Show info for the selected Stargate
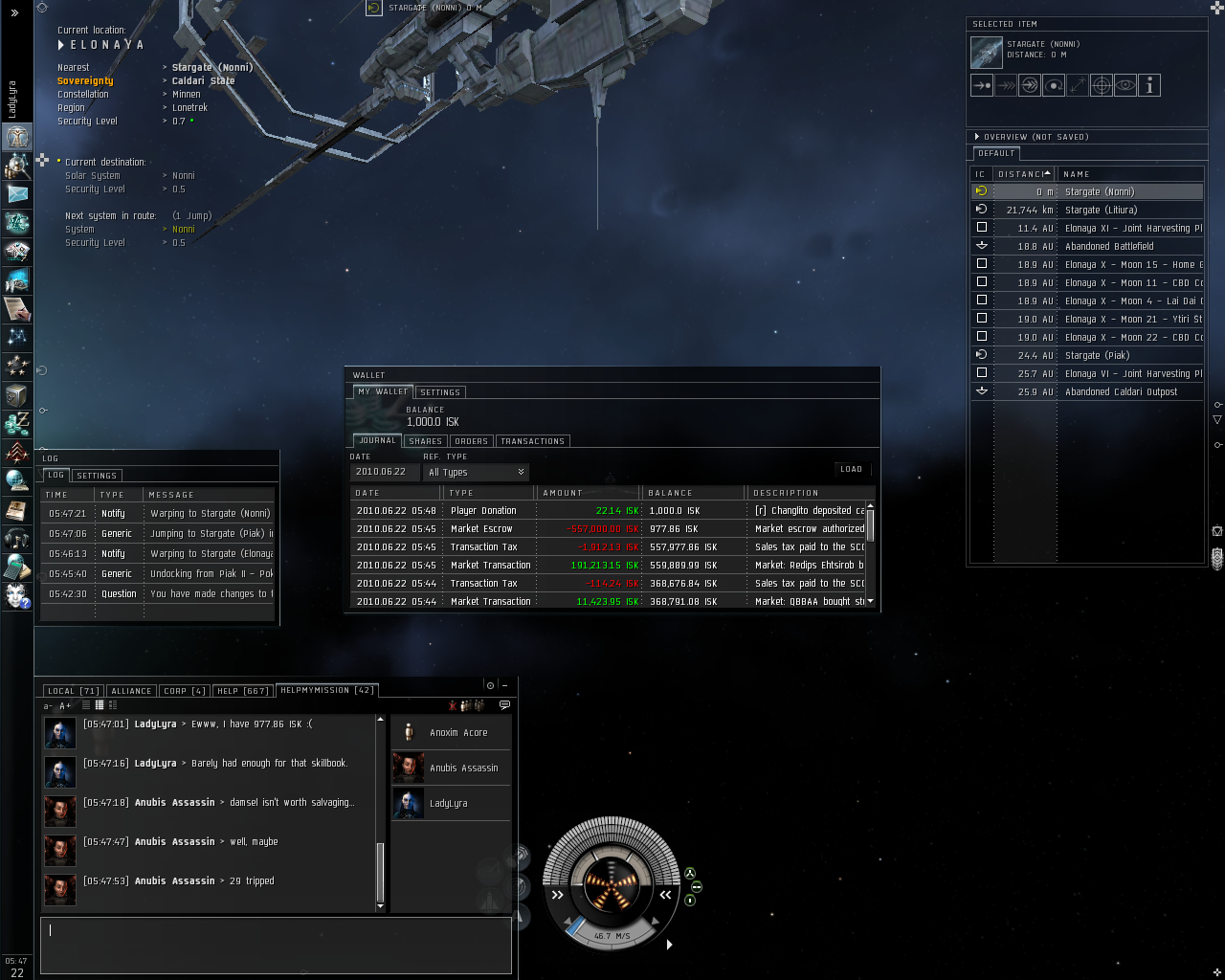 (1149, 85)
